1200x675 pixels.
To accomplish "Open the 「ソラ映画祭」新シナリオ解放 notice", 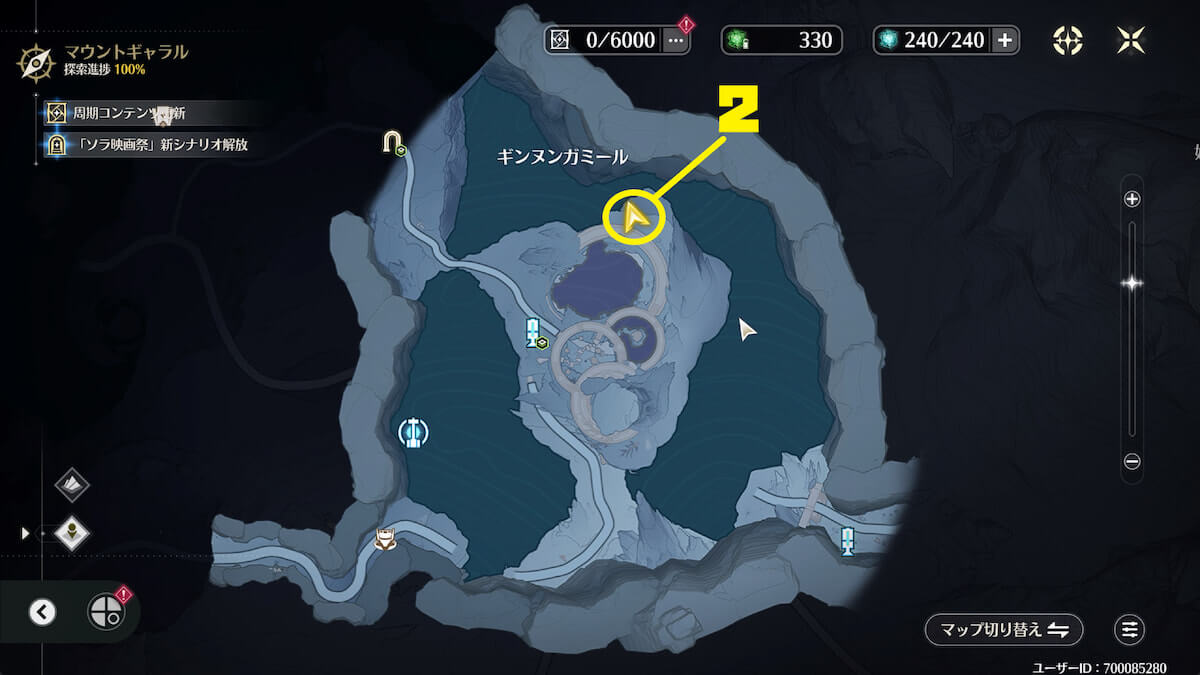I will tap(148, 144).
